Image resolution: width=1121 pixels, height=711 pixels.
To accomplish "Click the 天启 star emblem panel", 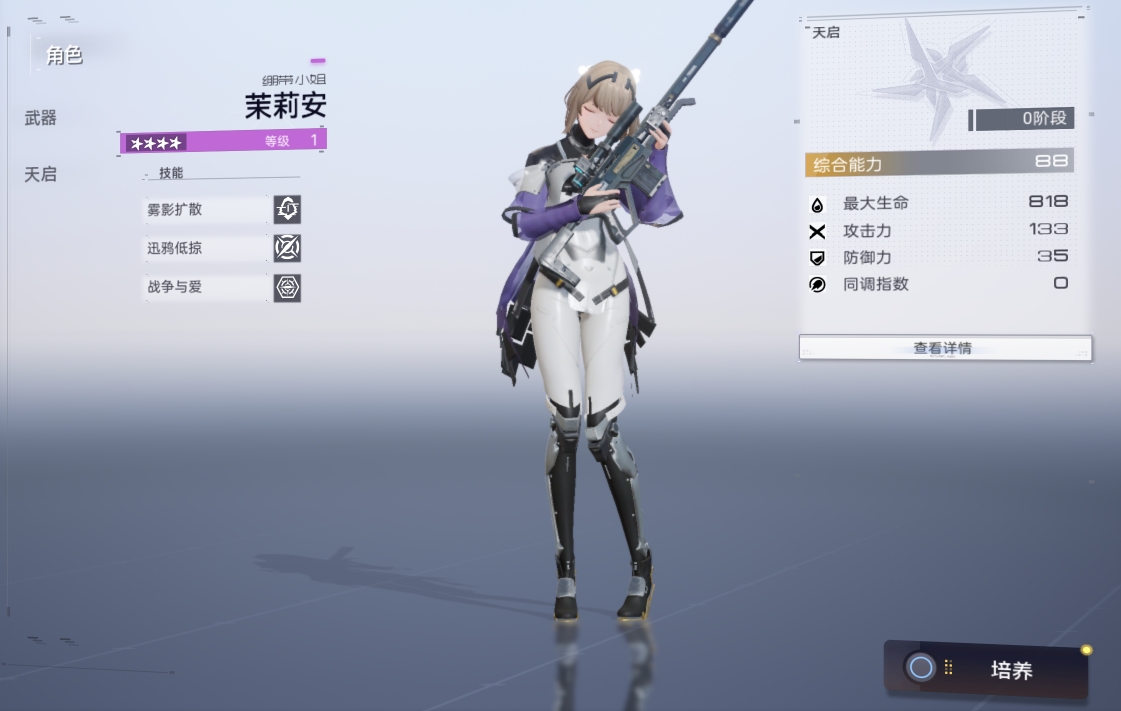I will point(929,77).
